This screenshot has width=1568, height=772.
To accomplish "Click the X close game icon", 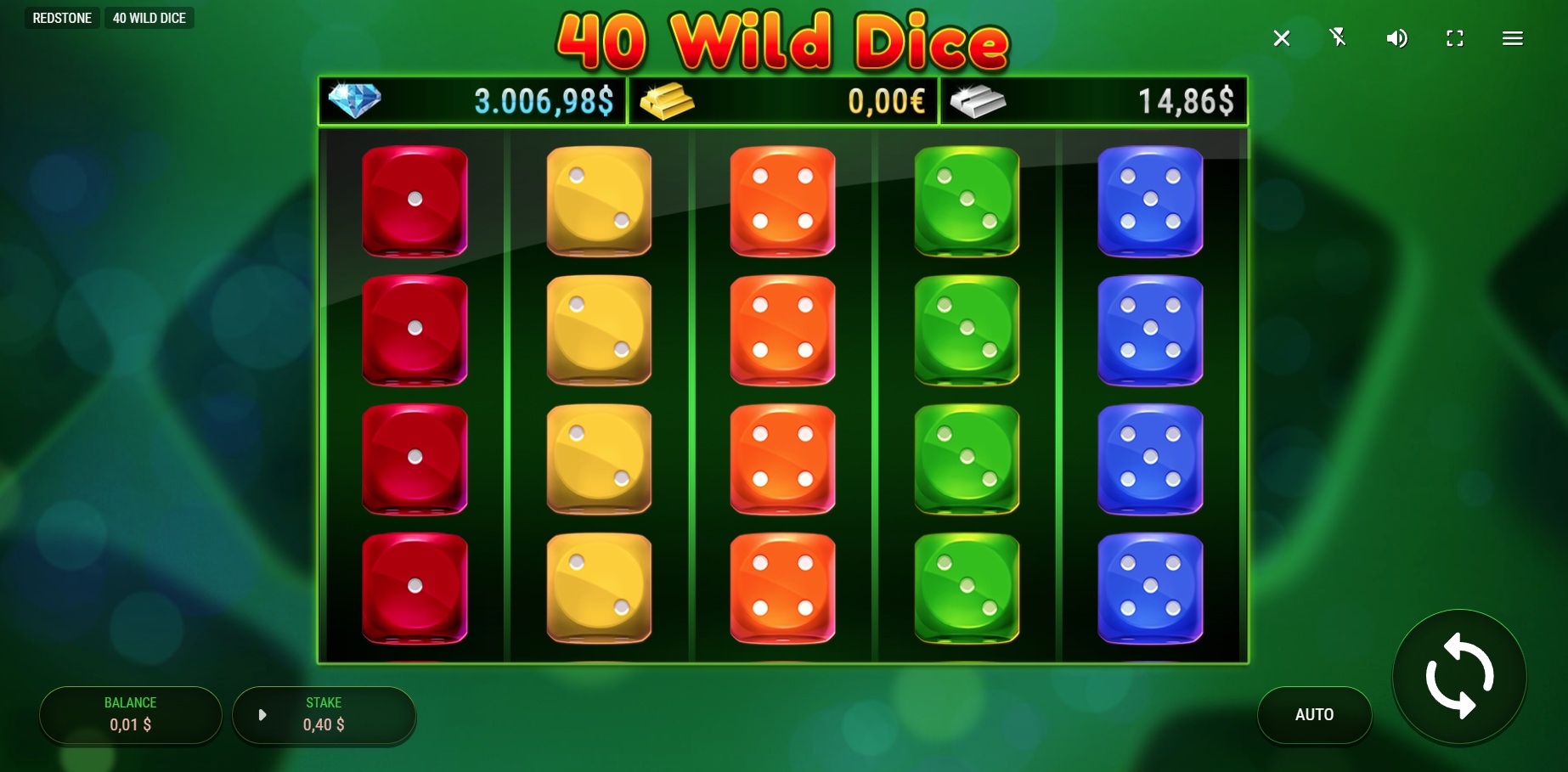I will 1282,38.
